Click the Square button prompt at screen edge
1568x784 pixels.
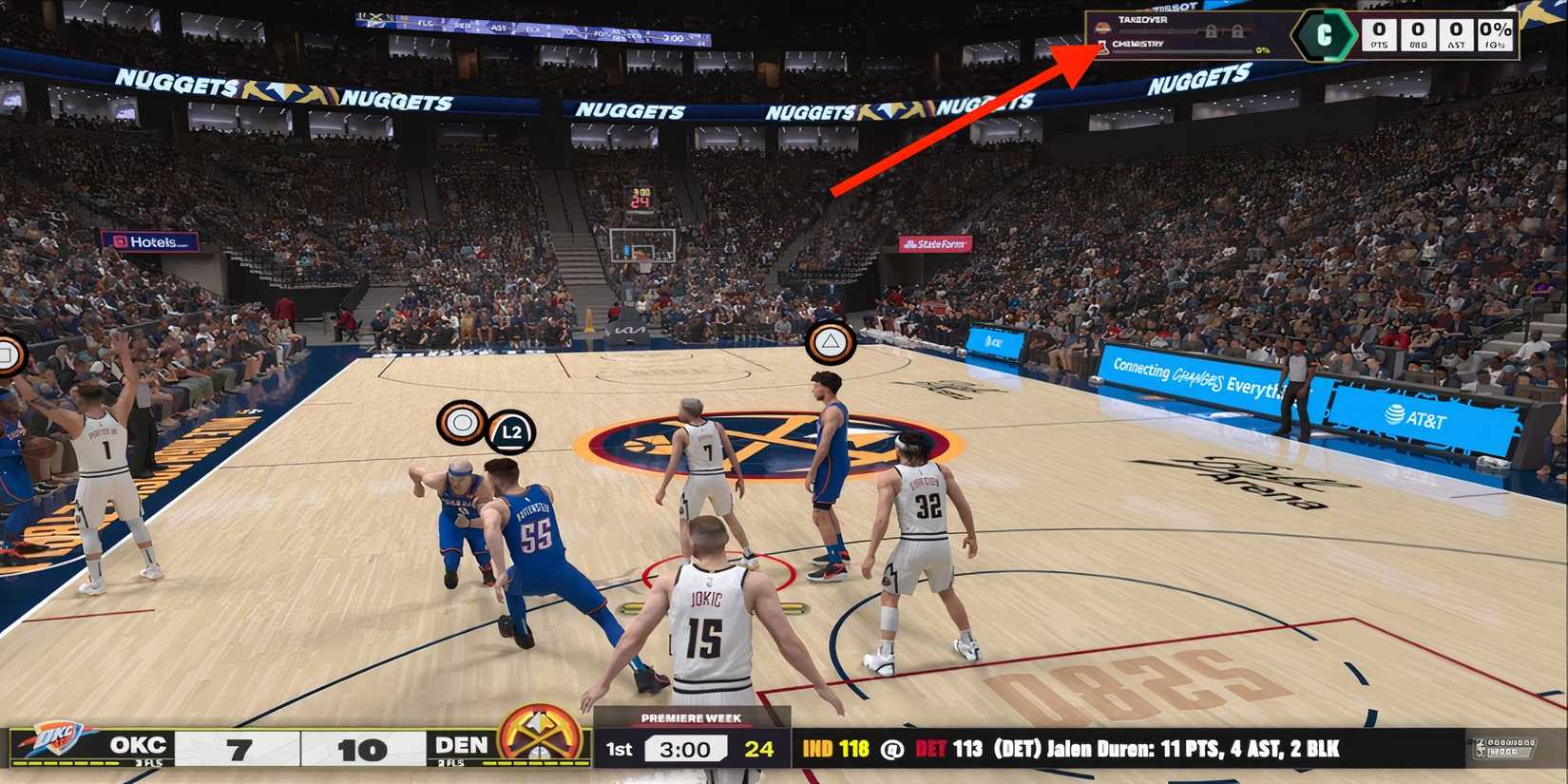tap(8, 352)
